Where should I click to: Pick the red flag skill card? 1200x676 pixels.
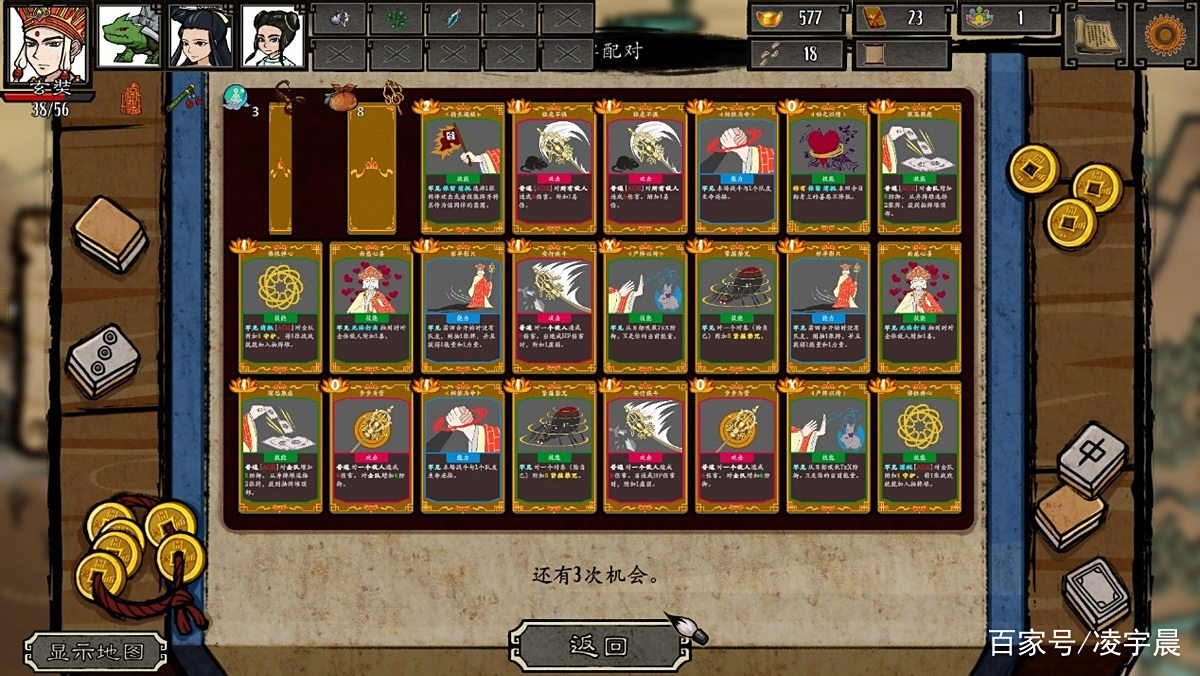(461, 168)
